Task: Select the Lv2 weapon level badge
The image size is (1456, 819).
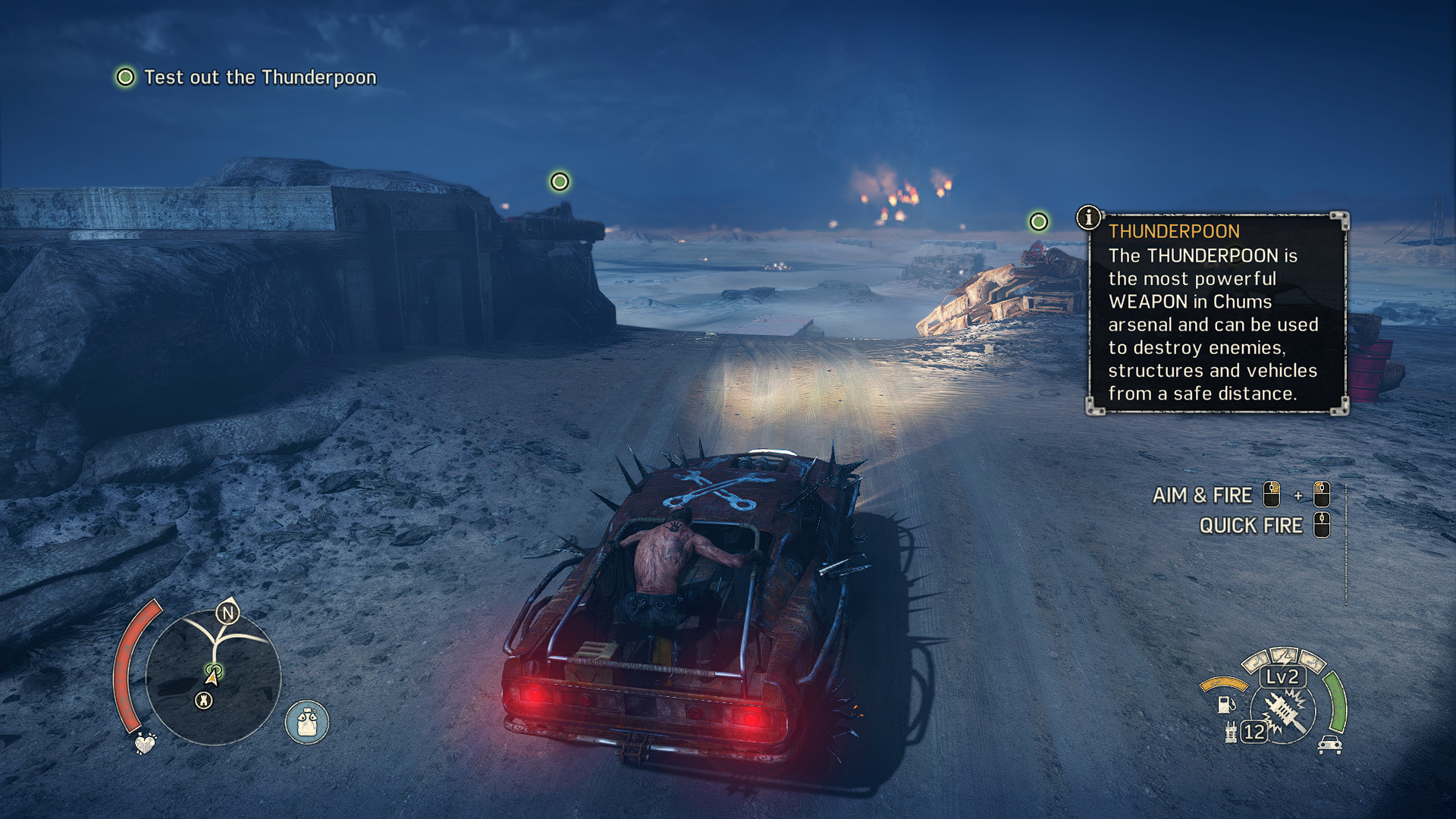Action: pos(1282,676)
